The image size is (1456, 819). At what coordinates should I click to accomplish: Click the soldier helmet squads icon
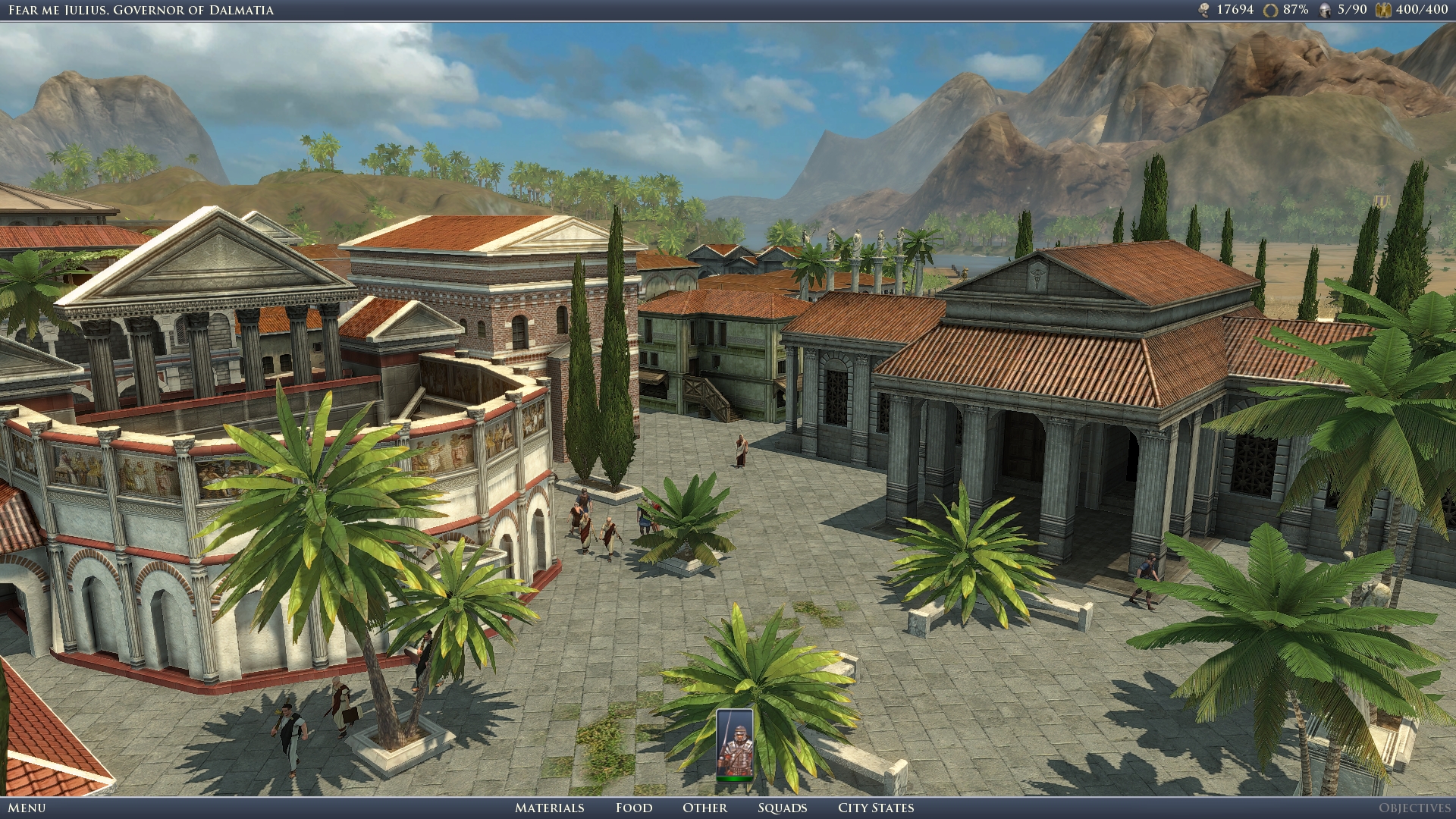coord(1324,10)
